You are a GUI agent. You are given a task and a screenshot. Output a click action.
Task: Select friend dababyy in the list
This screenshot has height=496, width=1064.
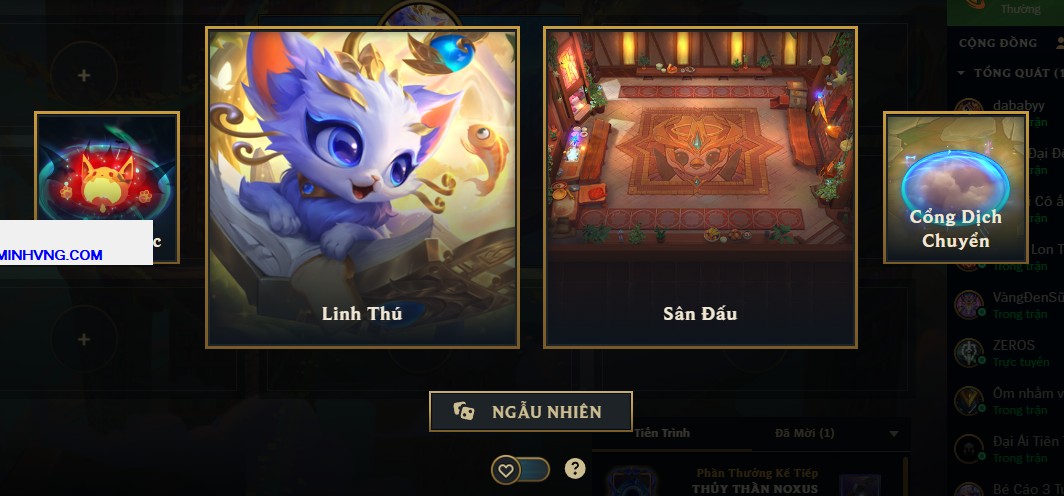1018,106
